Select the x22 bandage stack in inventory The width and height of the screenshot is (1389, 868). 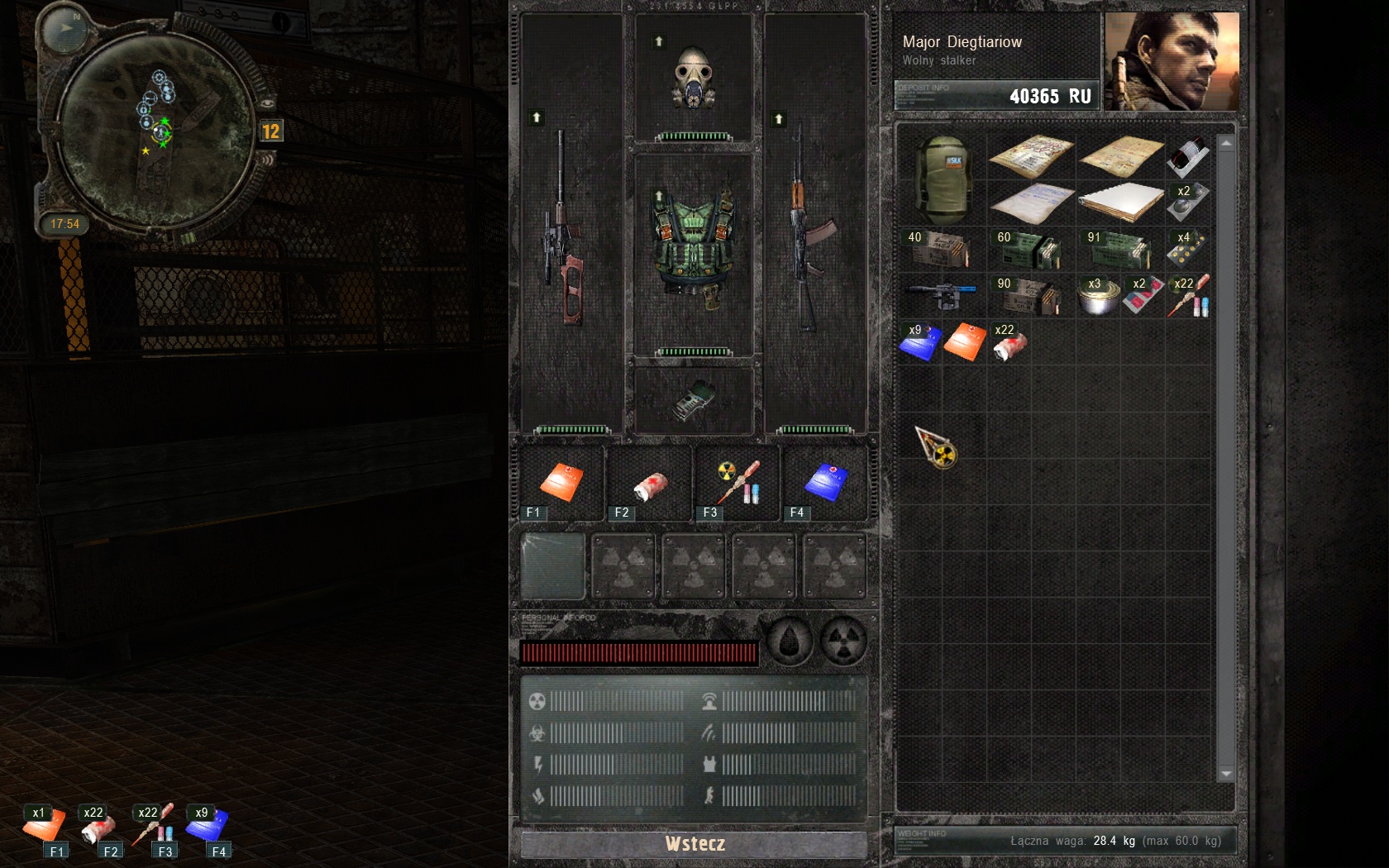[1010, 342]
